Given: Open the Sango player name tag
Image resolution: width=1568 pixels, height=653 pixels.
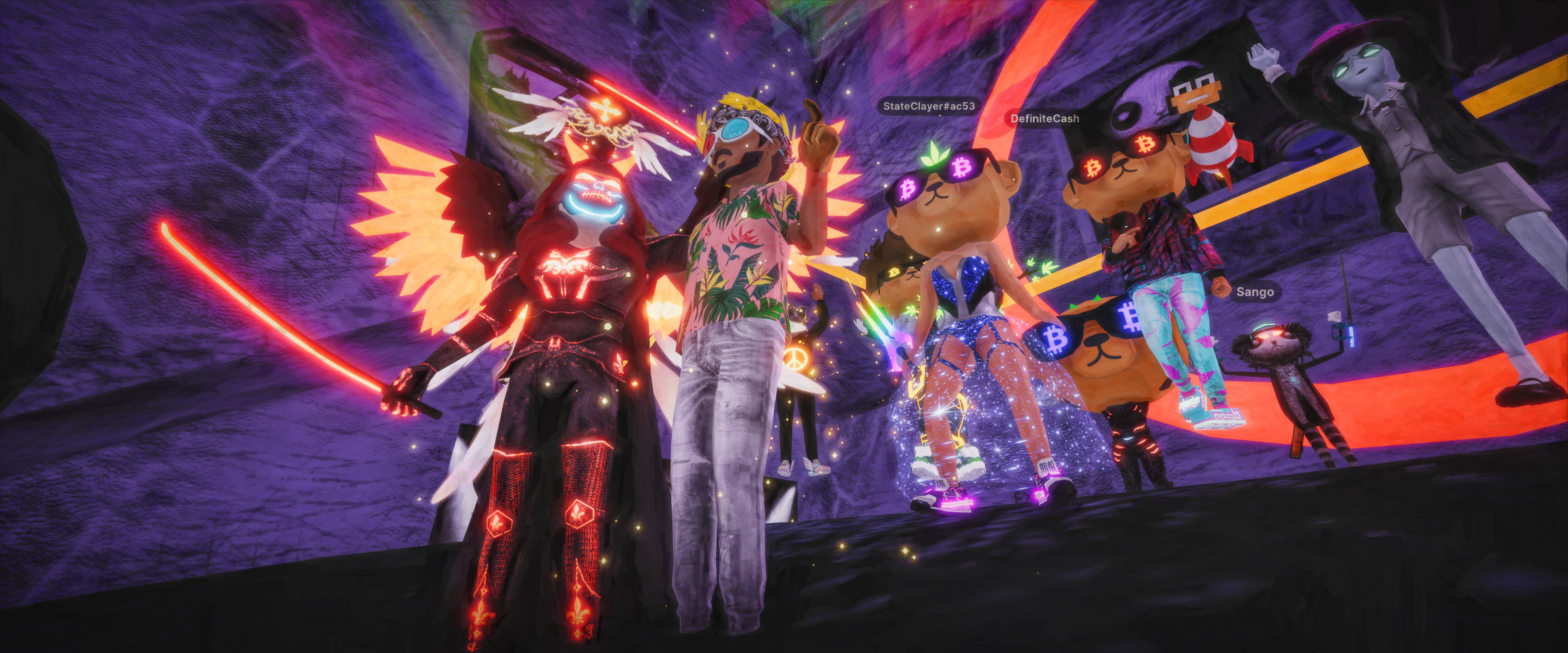Looking at the screenshot, I should [x=1254, y=293].
